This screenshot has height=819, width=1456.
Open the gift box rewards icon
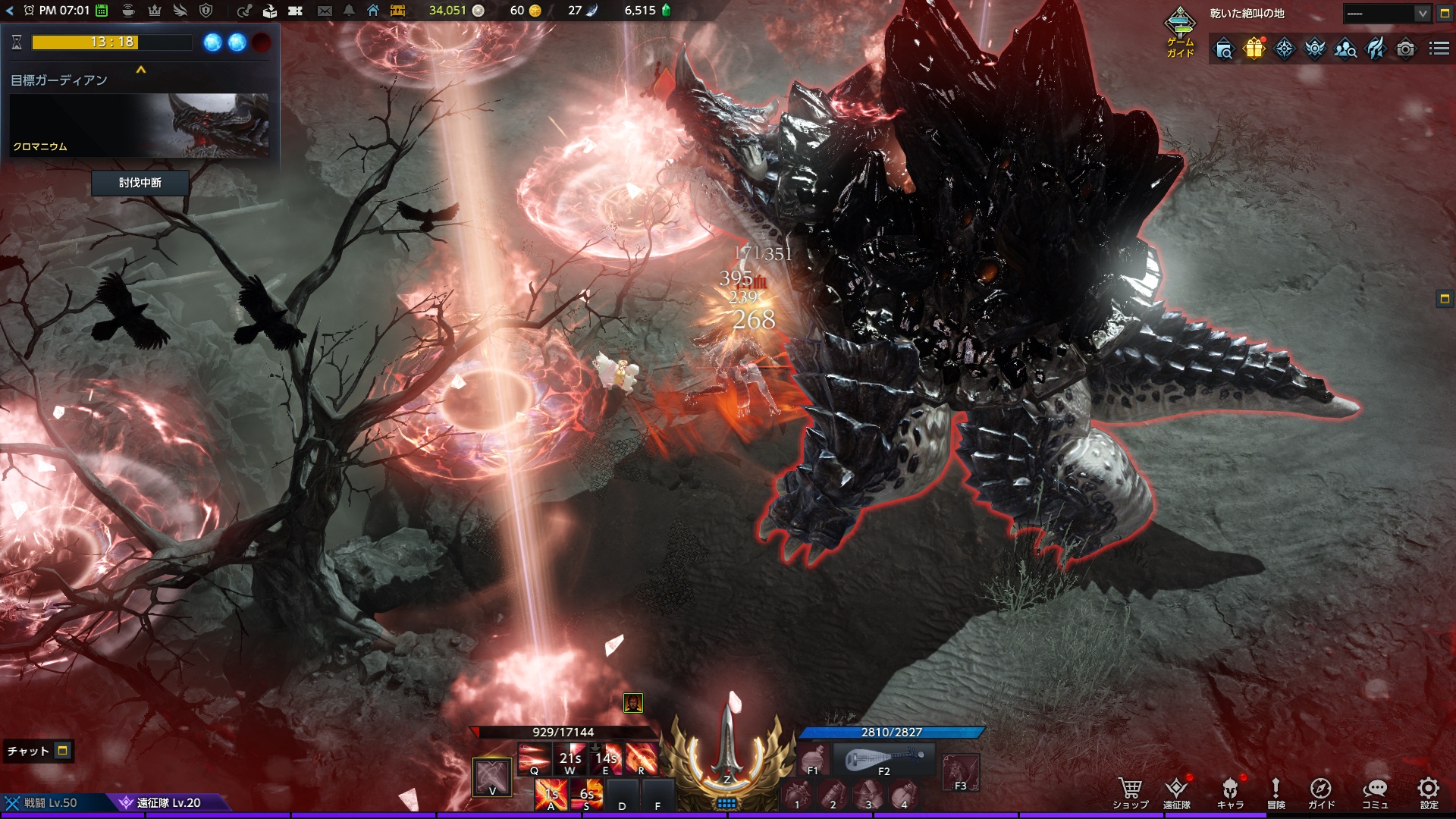[x=1254, y=49]
